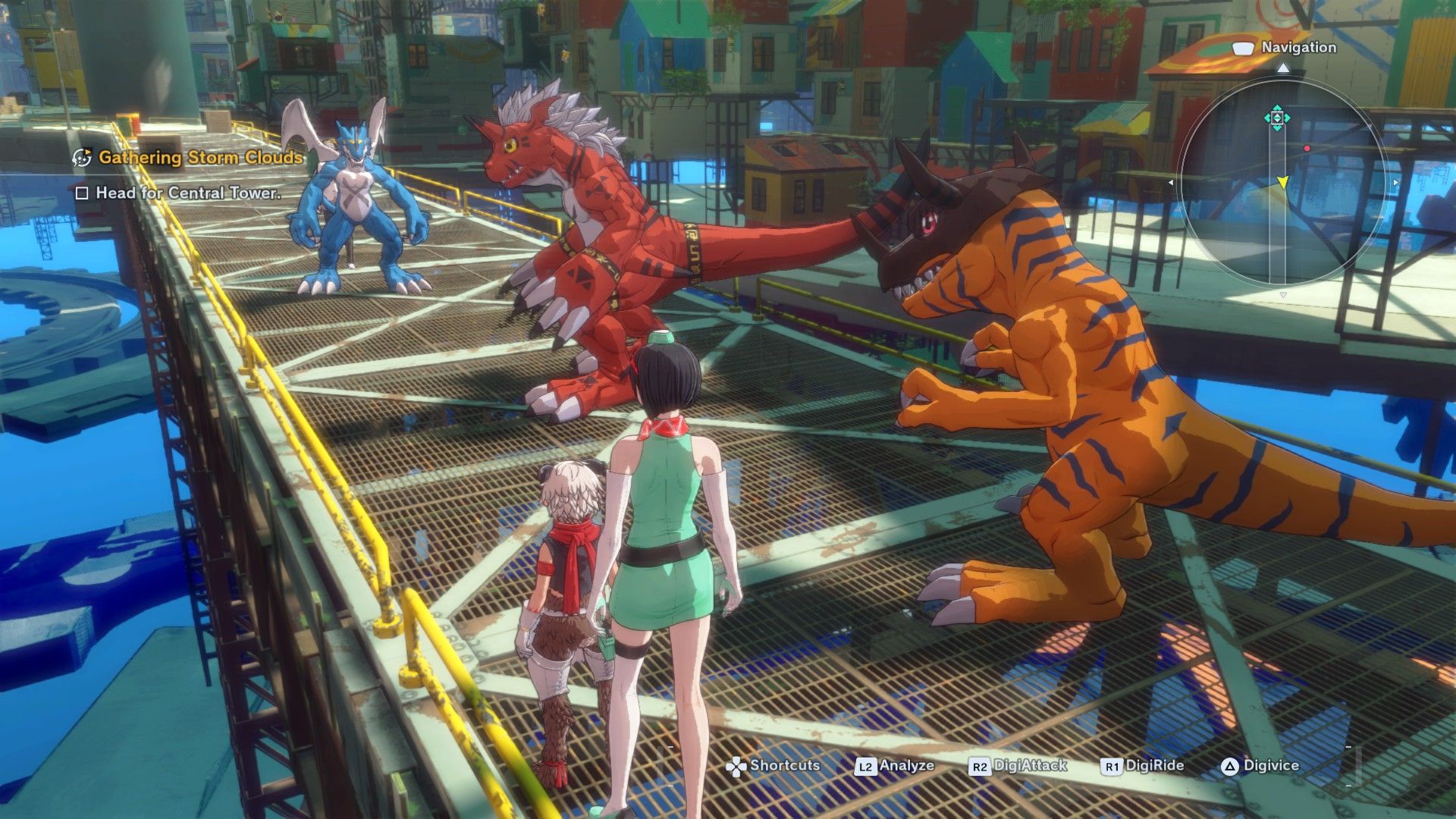1456x819 pixels.
Task: Open the Digivice menu
Action: click(x=1260, y=766)
